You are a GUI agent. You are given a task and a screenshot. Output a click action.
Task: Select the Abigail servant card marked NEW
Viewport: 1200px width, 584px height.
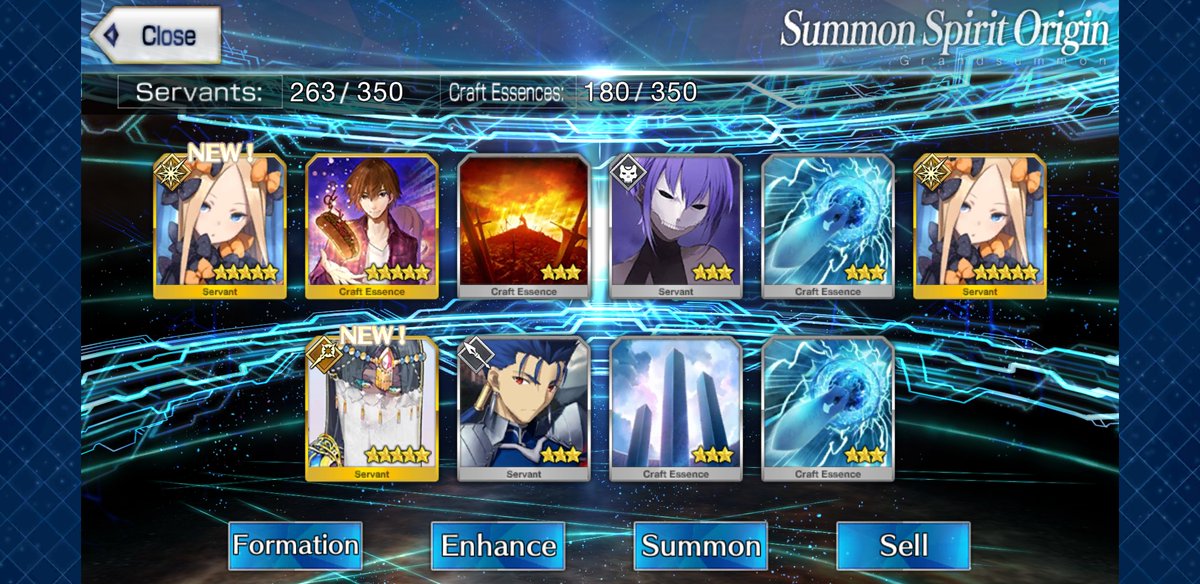coord(220,226)
